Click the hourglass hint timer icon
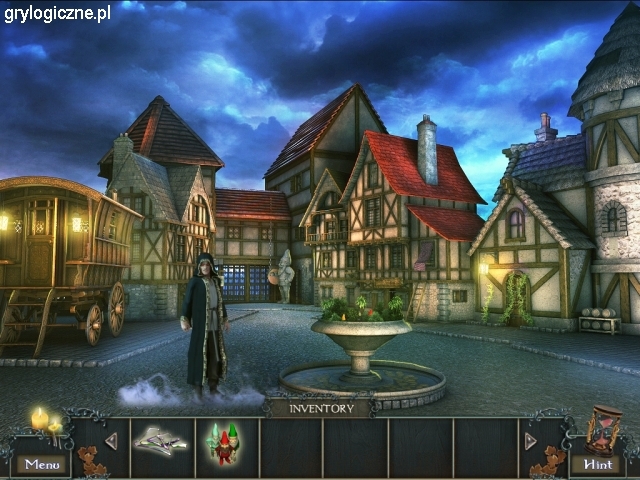 click(x=603, y=428)
